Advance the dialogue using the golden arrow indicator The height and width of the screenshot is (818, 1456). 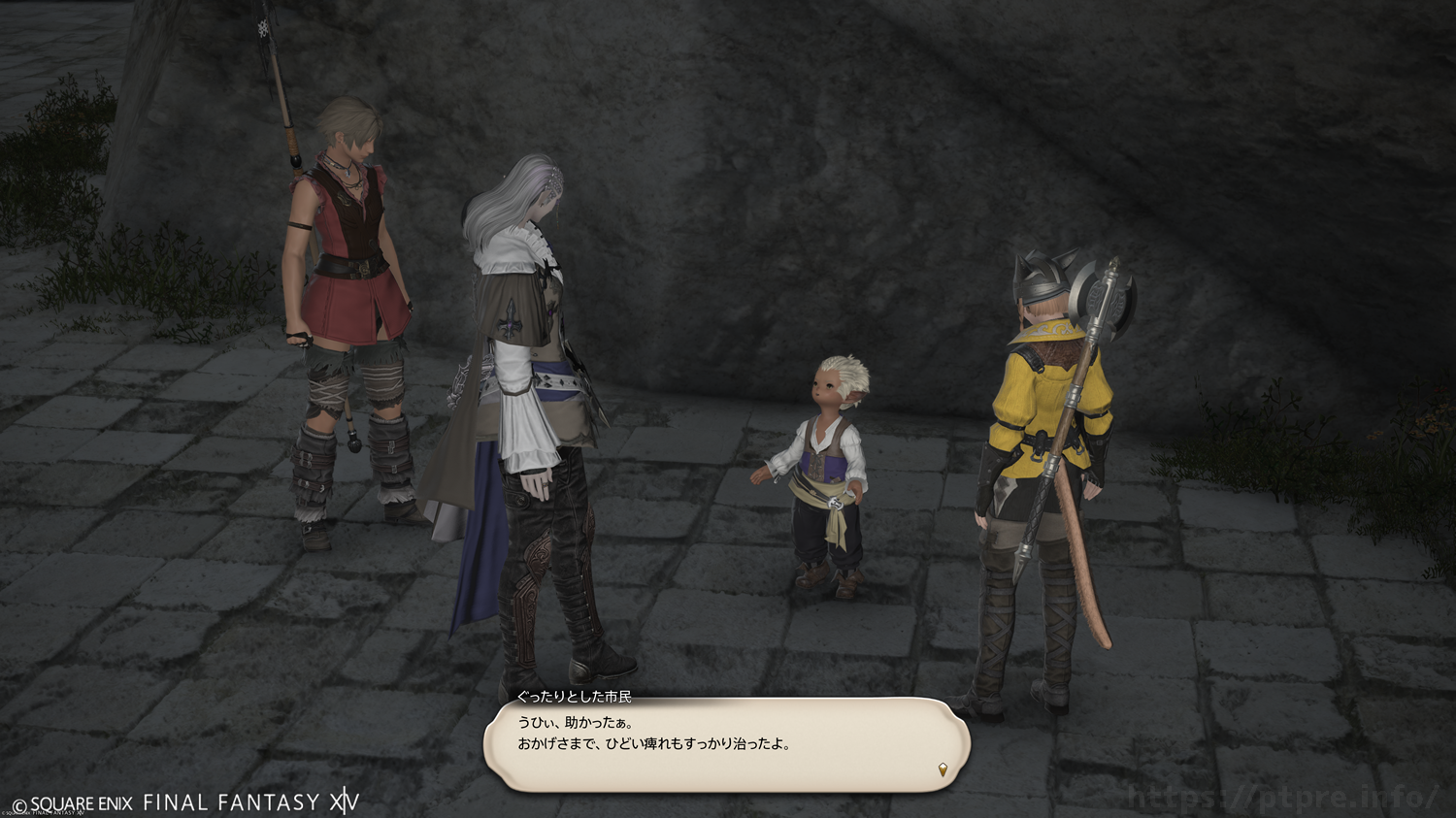click(943, 770)
